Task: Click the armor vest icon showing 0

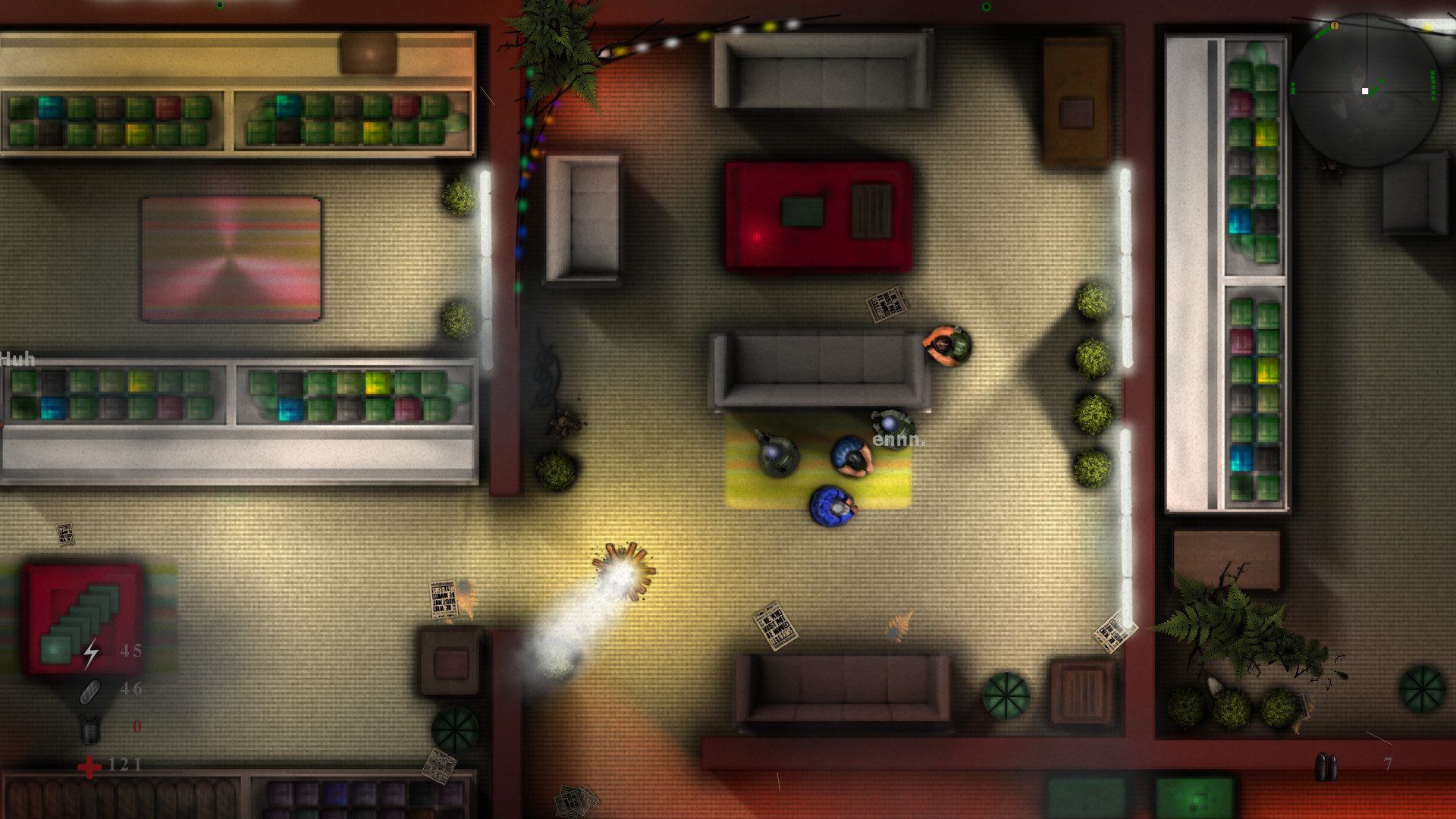Action: (x=89, y=730)
